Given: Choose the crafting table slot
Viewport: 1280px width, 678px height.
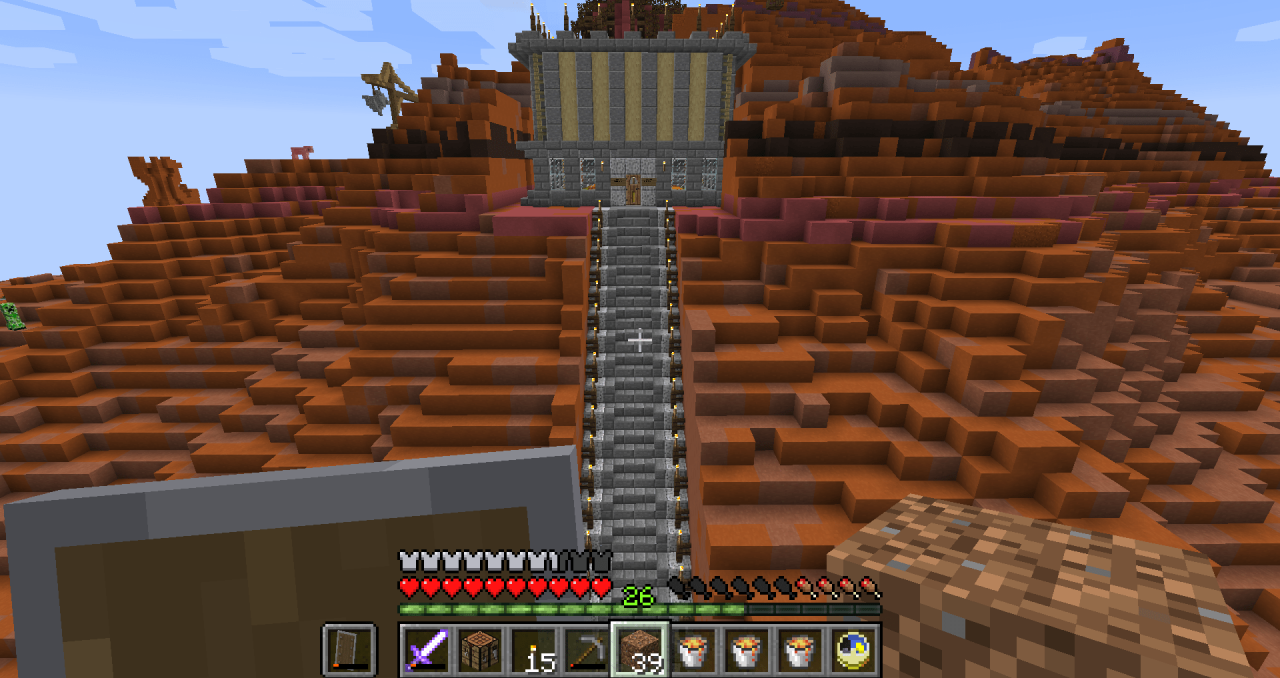Looking at the screenshot, I should [x=479, y=650].
